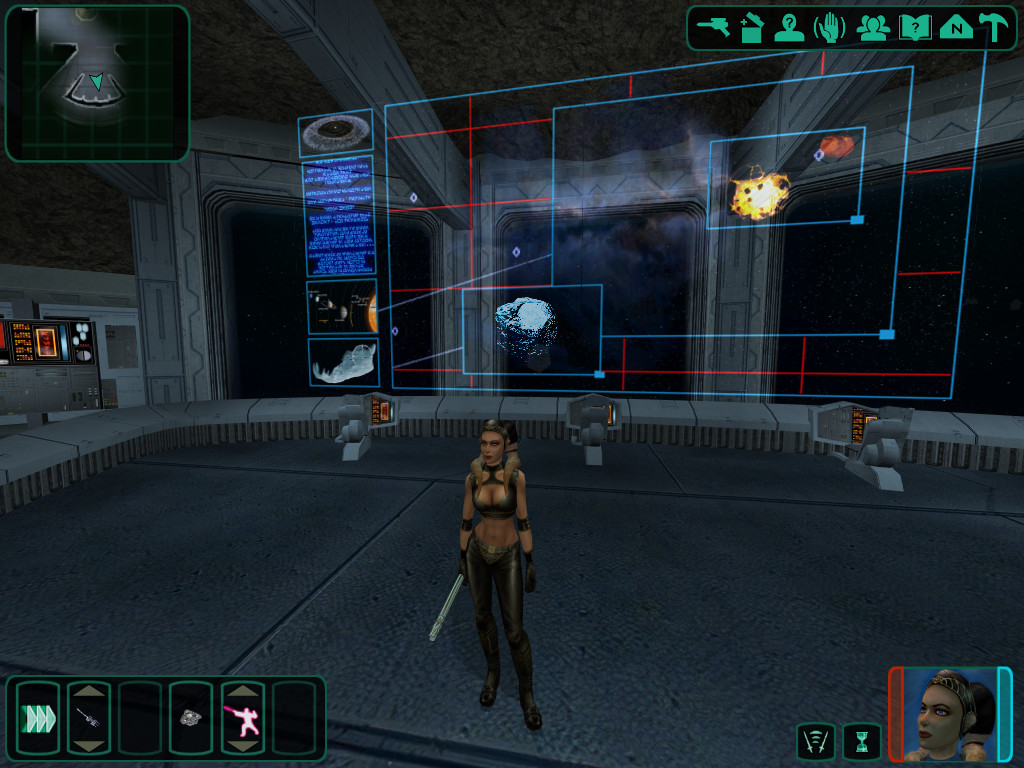The width and height of the screenshot is (1024, 768).
Task: Open the abilities menu with the hand icon
Action: tap(829, 27)
